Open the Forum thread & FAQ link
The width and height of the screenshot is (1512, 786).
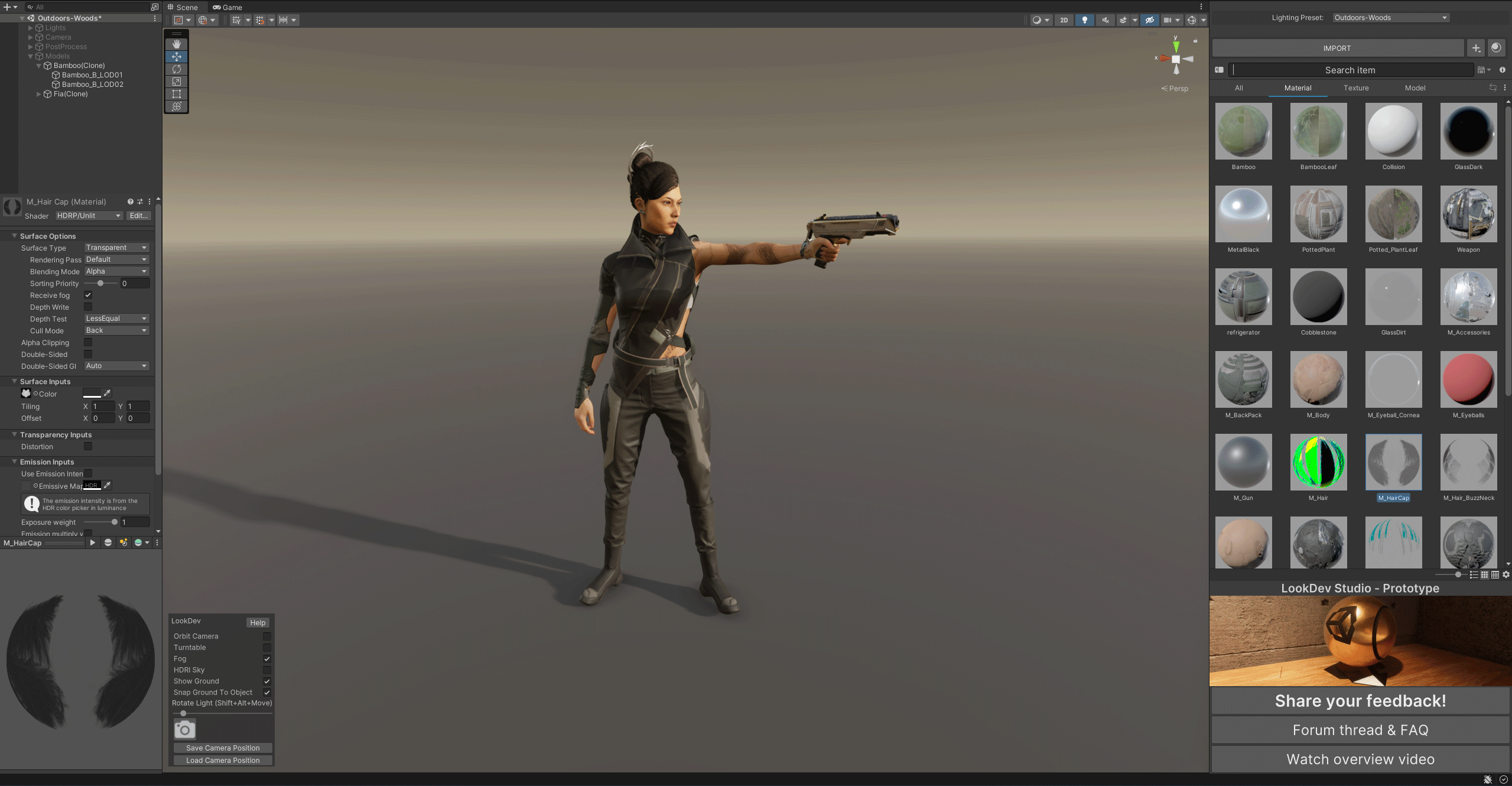pos(1360,730)
